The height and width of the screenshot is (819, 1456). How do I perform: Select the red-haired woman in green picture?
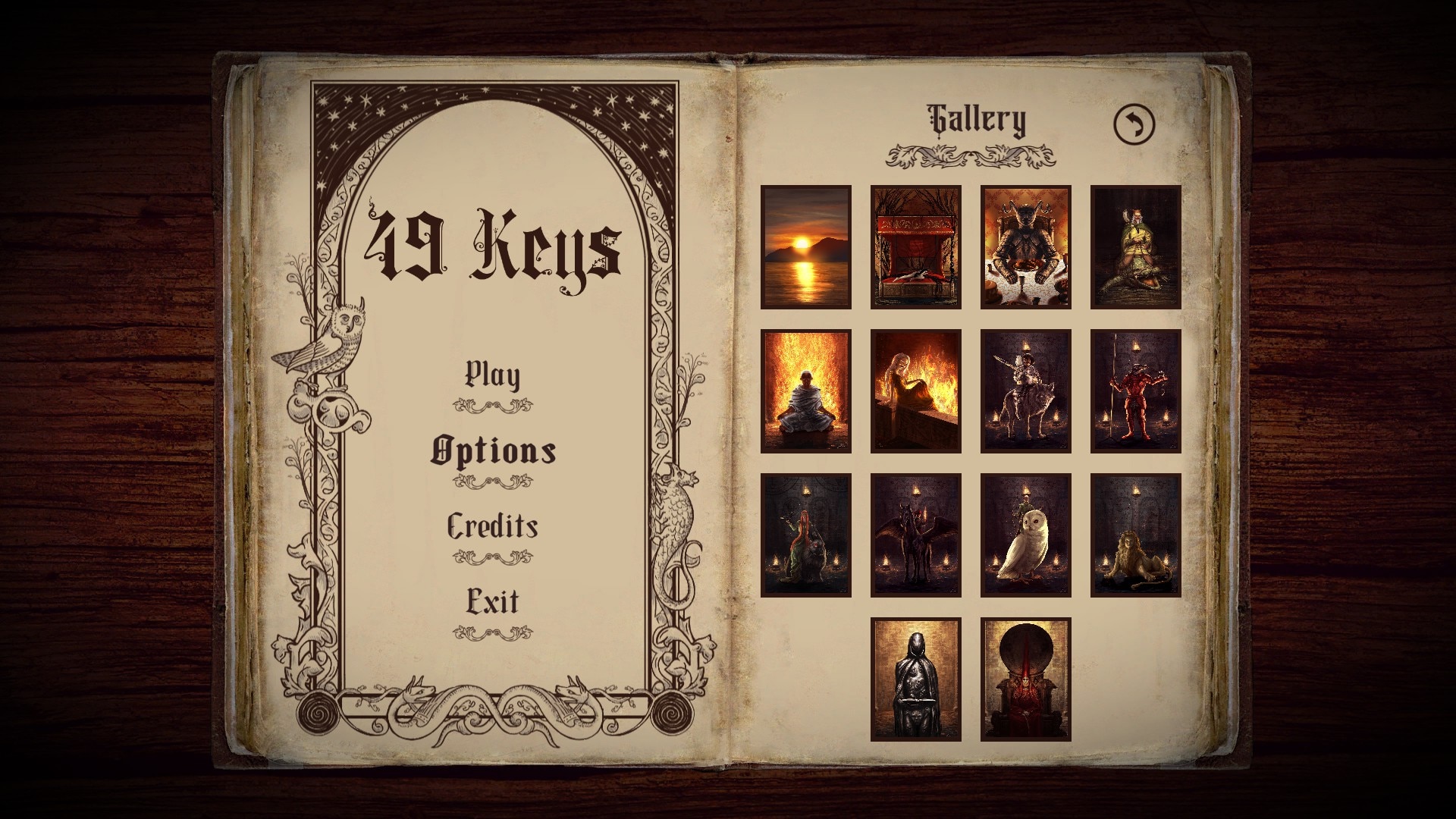(x=806, y=535)
